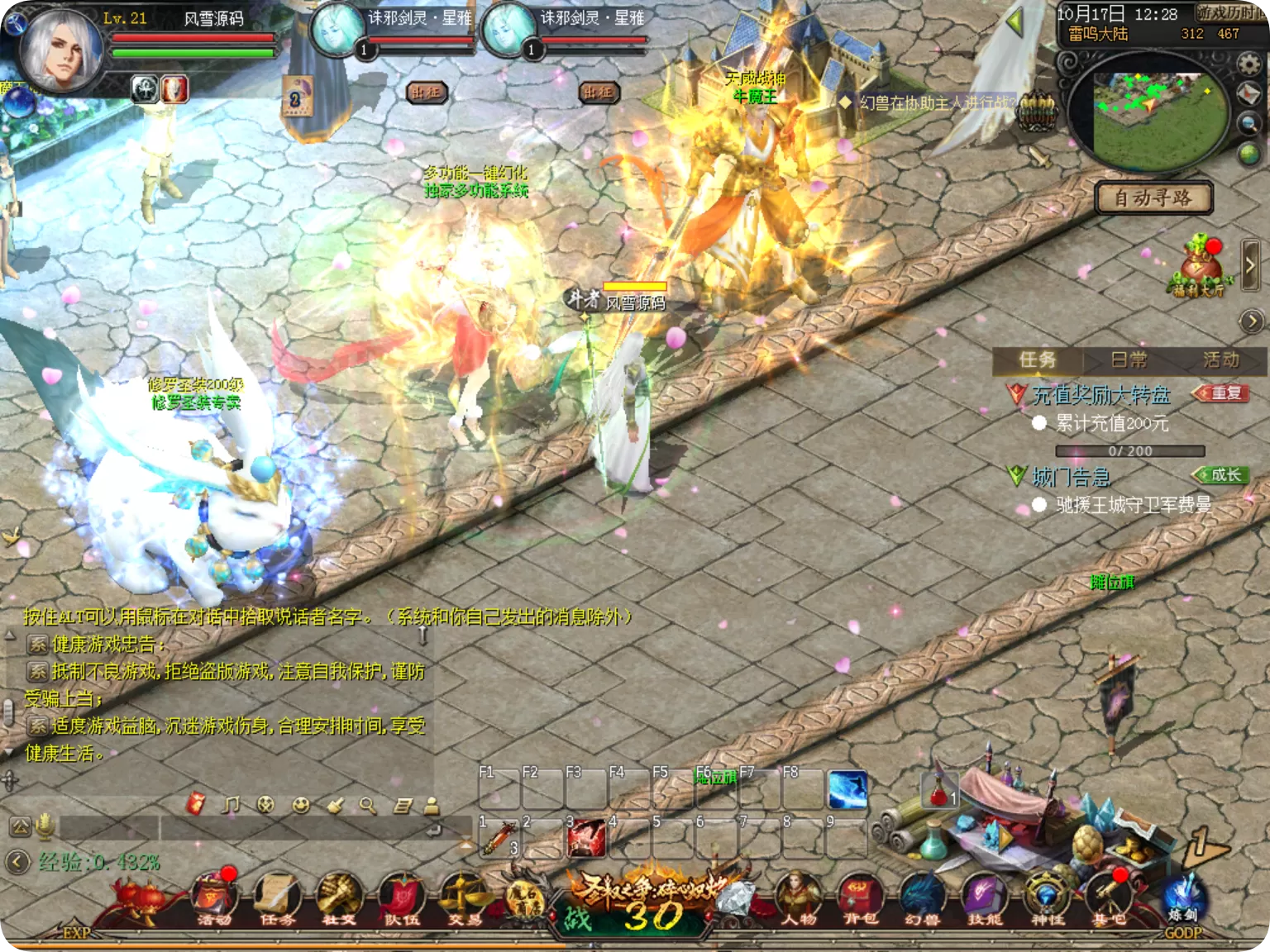Switch to the 活动 tab in quest tracker

(1220, 359)
